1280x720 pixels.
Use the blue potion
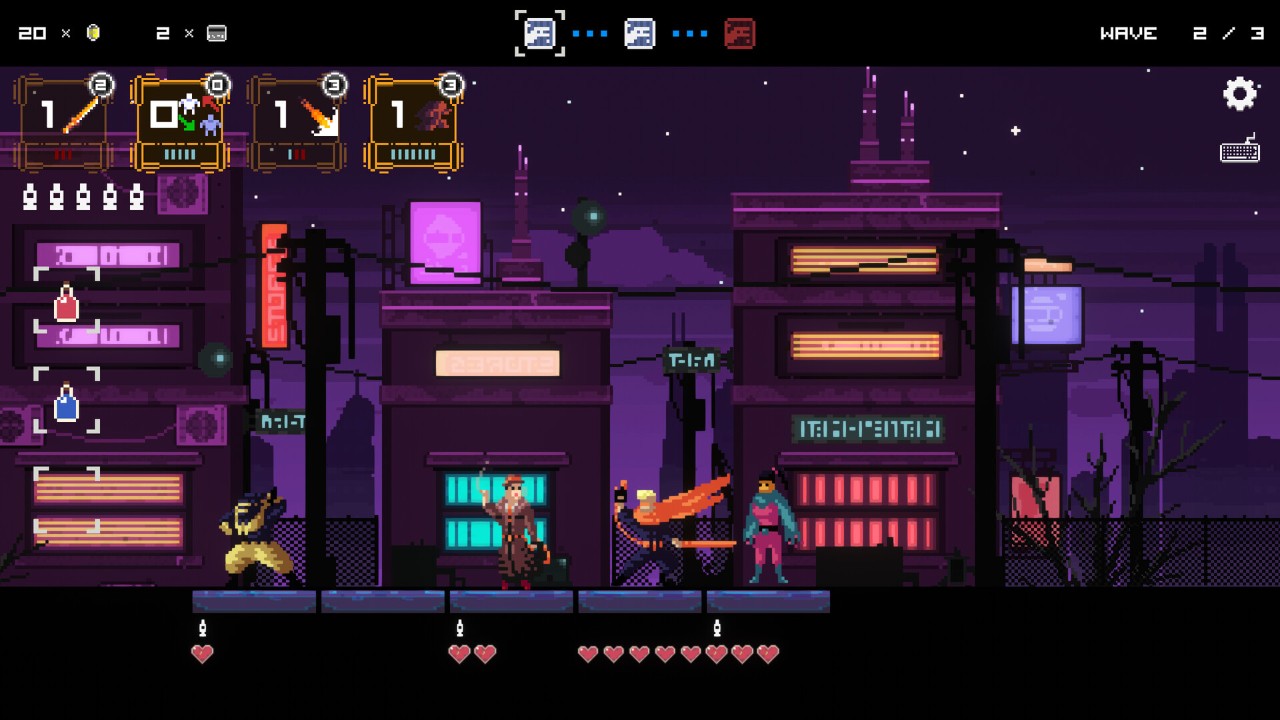(x=66, y=402)
